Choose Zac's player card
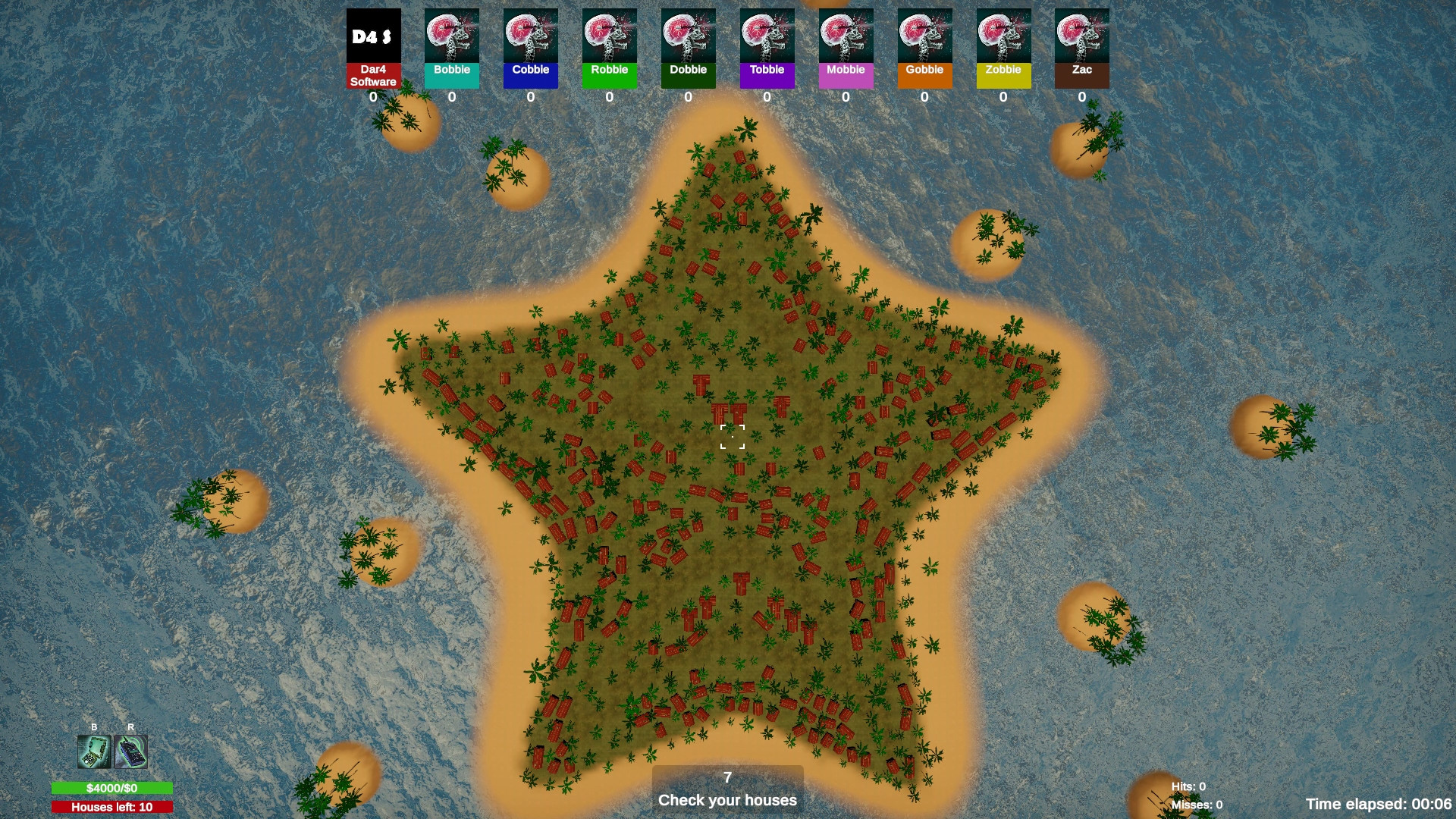The image size is (1456, 819). [1082, 49]
